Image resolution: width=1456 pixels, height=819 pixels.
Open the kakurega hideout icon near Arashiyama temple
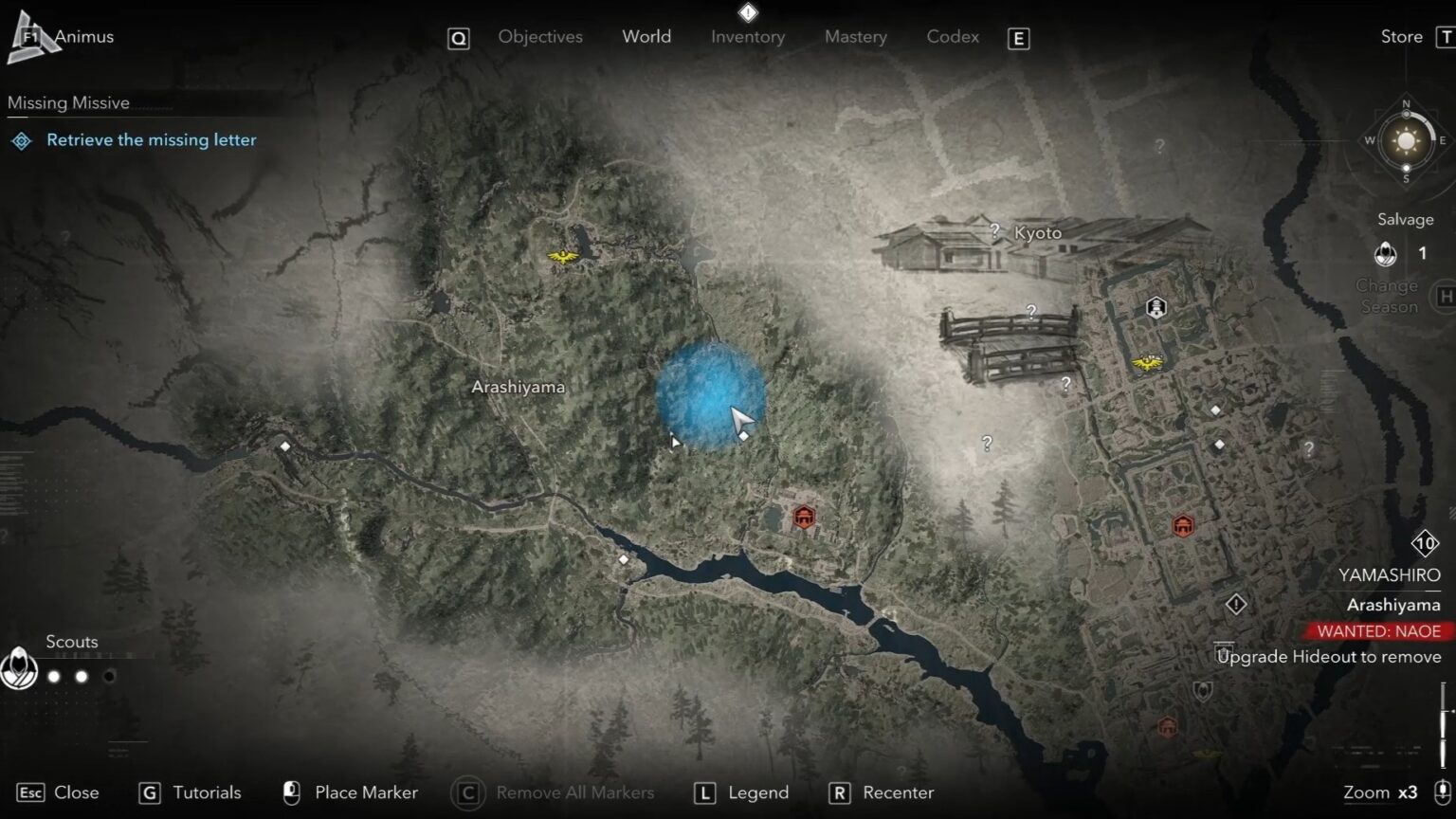tap(803, 517)
